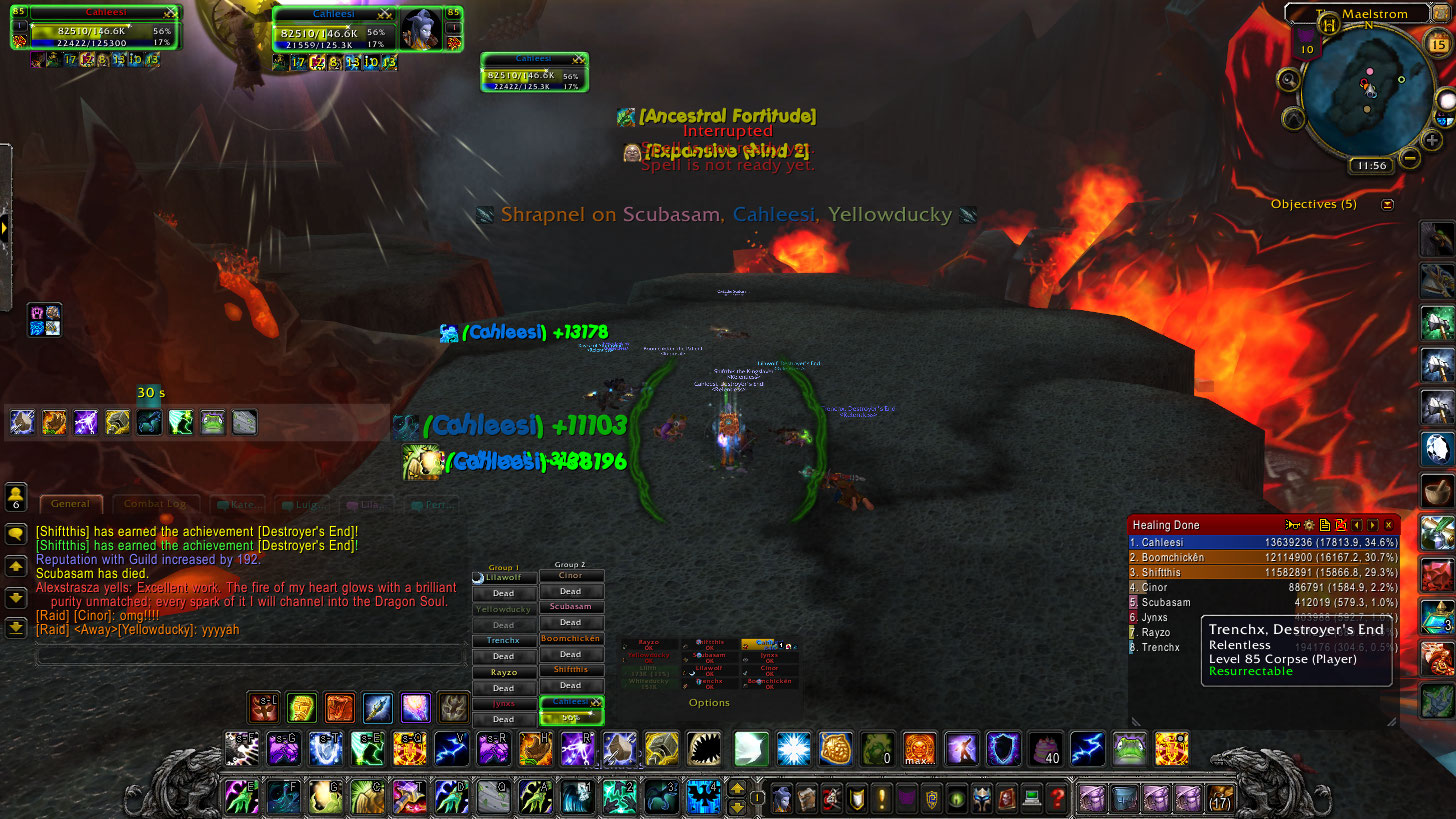Use the open shark jaws ability icon
Viewport: 1456px width, 819px height.
click(x=704, y=748)
